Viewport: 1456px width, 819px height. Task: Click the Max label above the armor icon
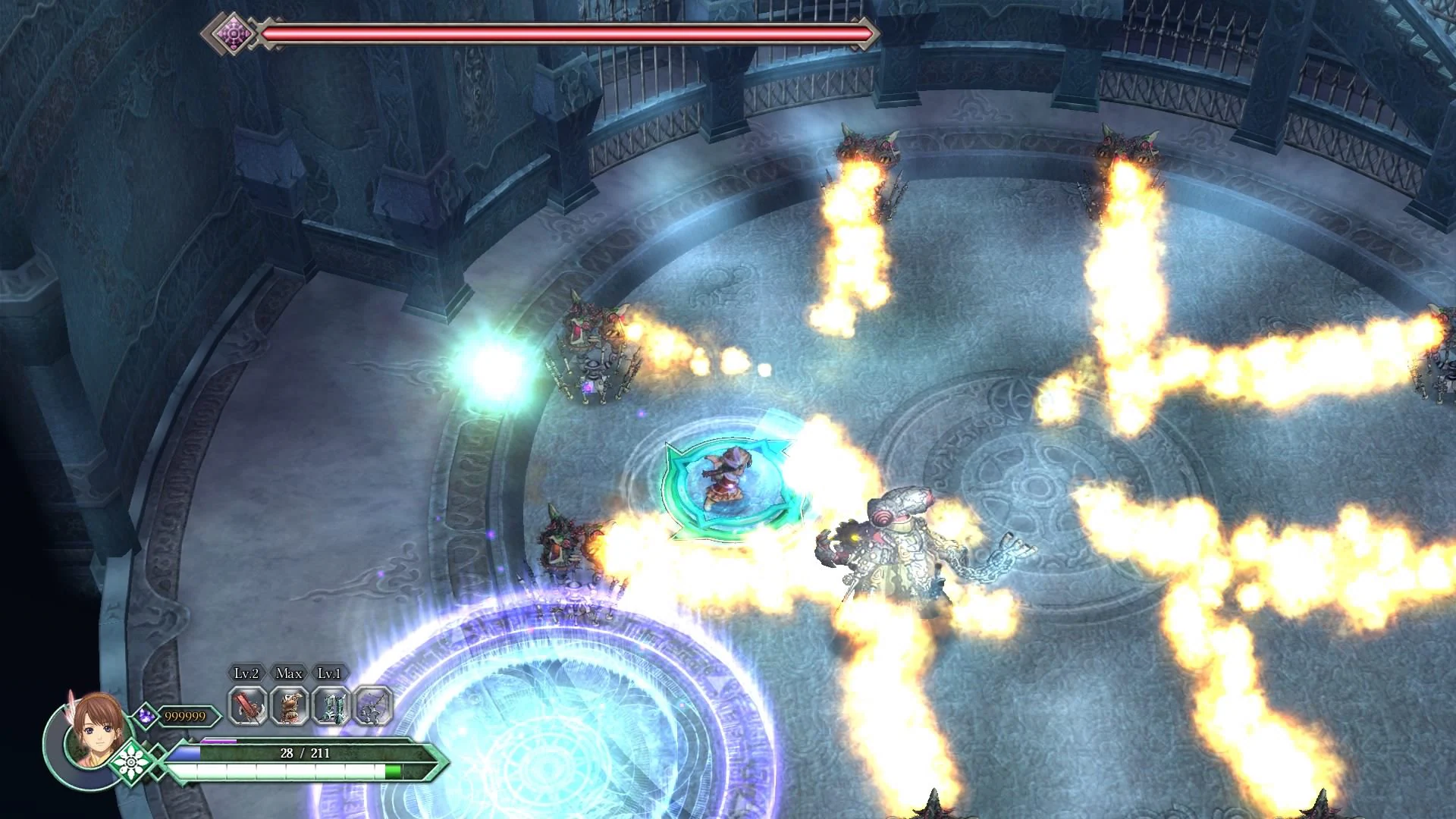[x=287, y=673]
